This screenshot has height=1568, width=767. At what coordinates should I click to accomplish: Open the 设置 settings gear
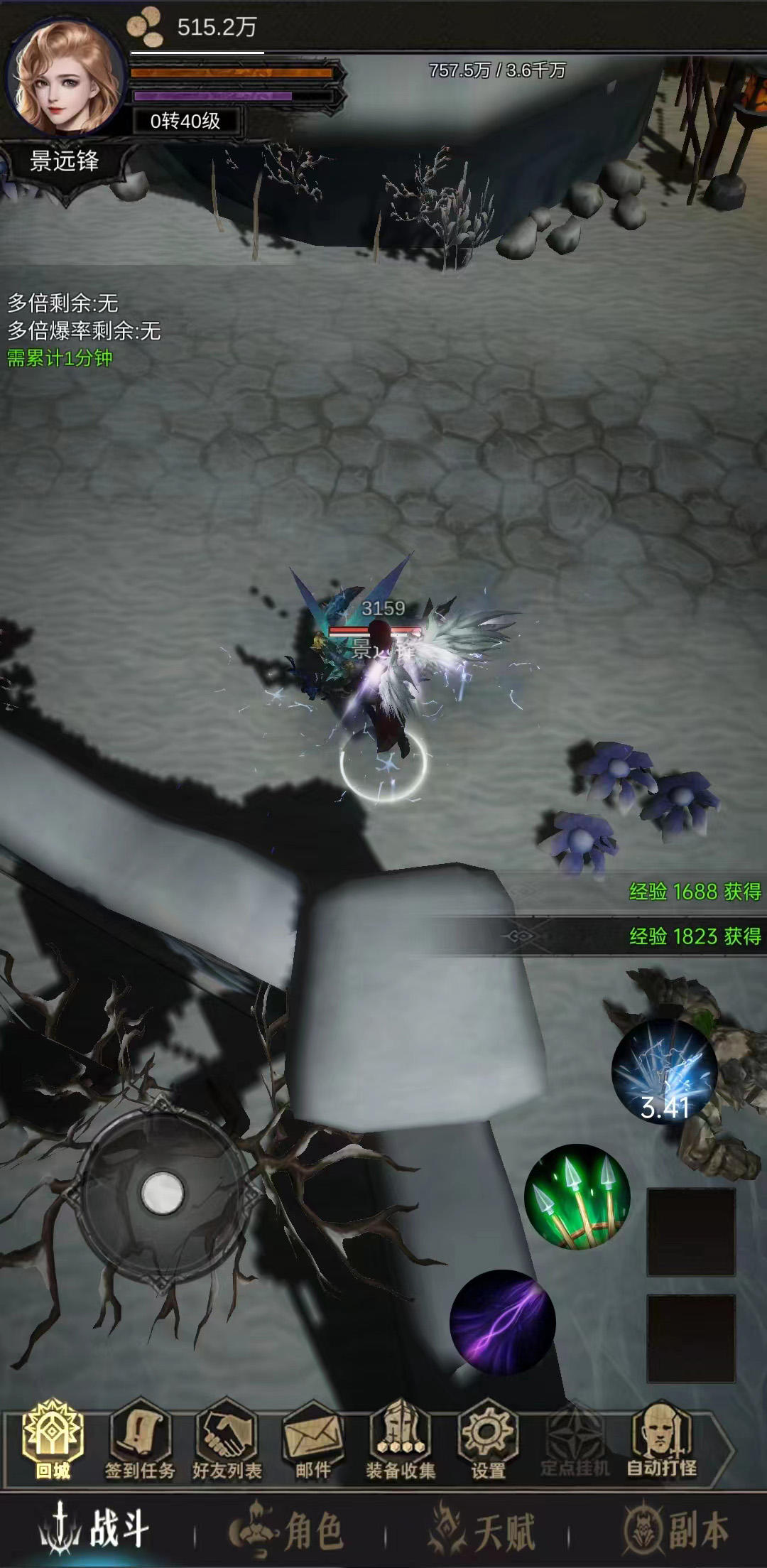488,1439
